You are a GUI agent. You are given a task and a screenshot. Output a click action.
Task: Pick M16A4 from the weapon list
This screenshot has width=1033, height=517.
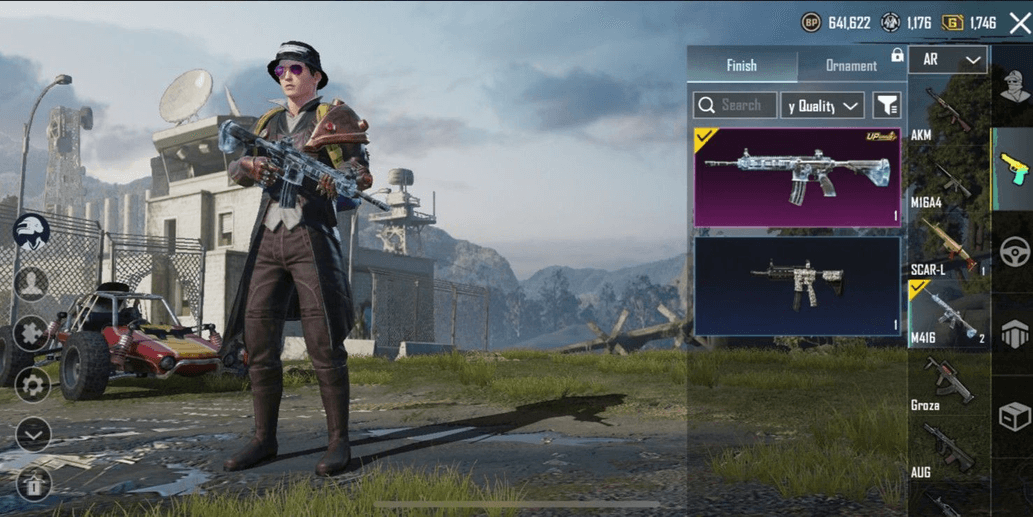point(946,184)
